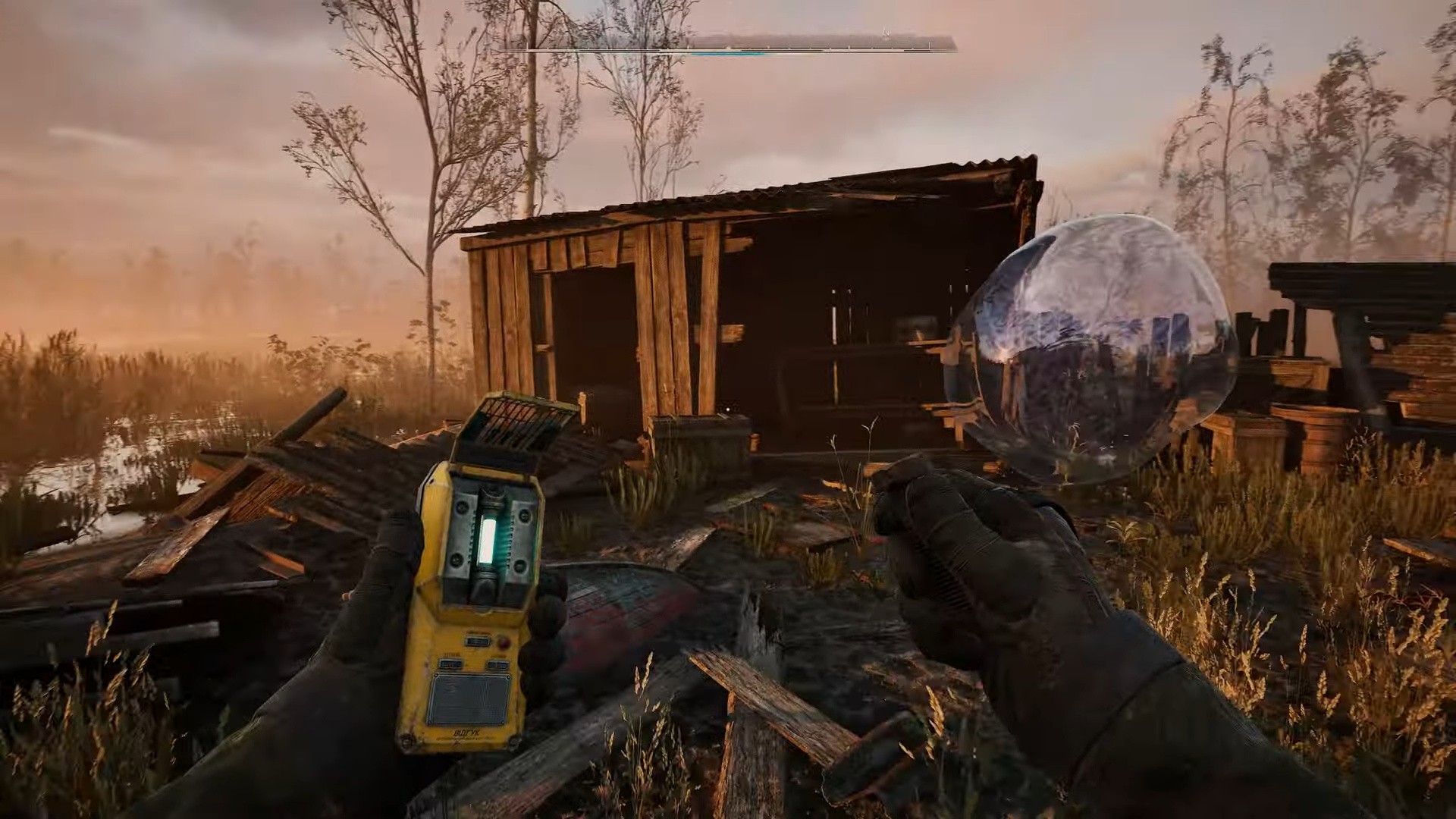Select the right switch below the detector gauge
This screenshot has height=819, width=1456.
coord(497,664)
